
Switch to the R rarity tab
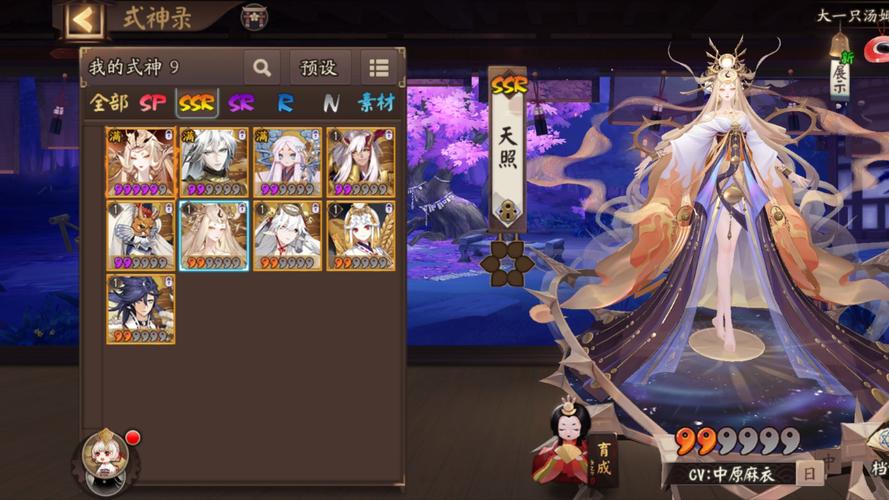coord(286,102)
